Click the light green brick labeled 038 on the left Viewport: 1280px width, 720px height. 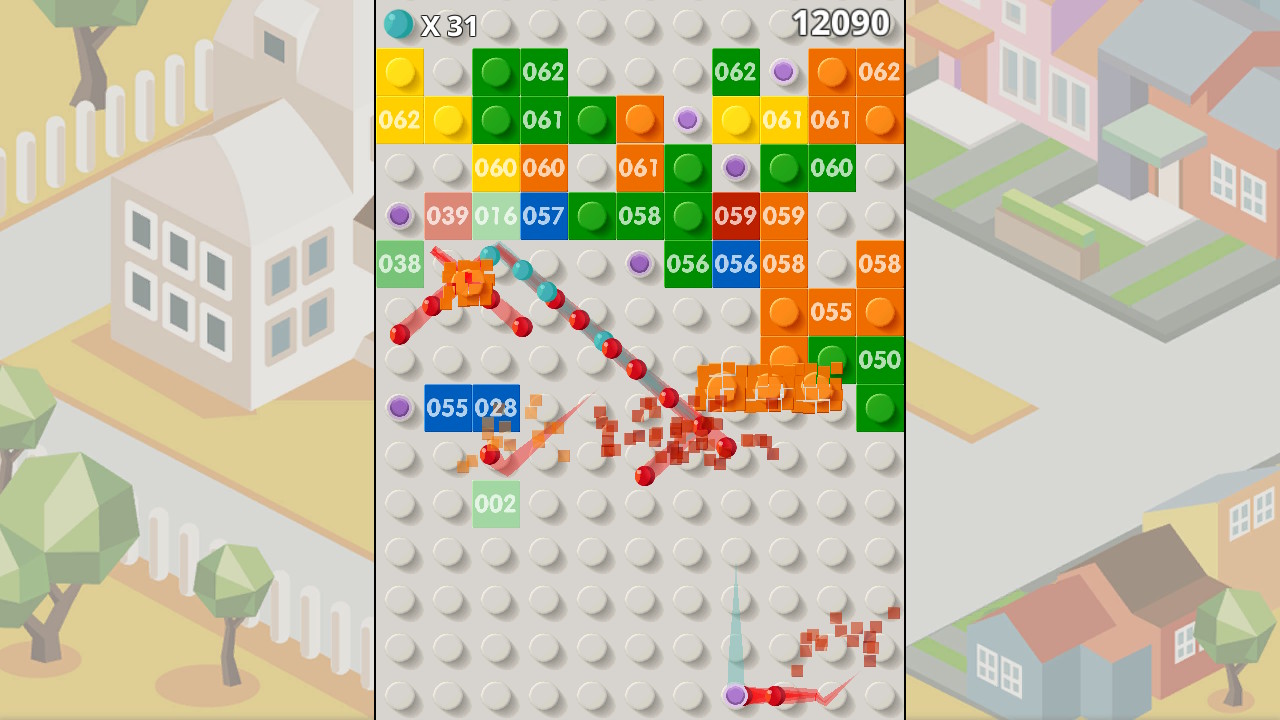[x=401, y=264]
